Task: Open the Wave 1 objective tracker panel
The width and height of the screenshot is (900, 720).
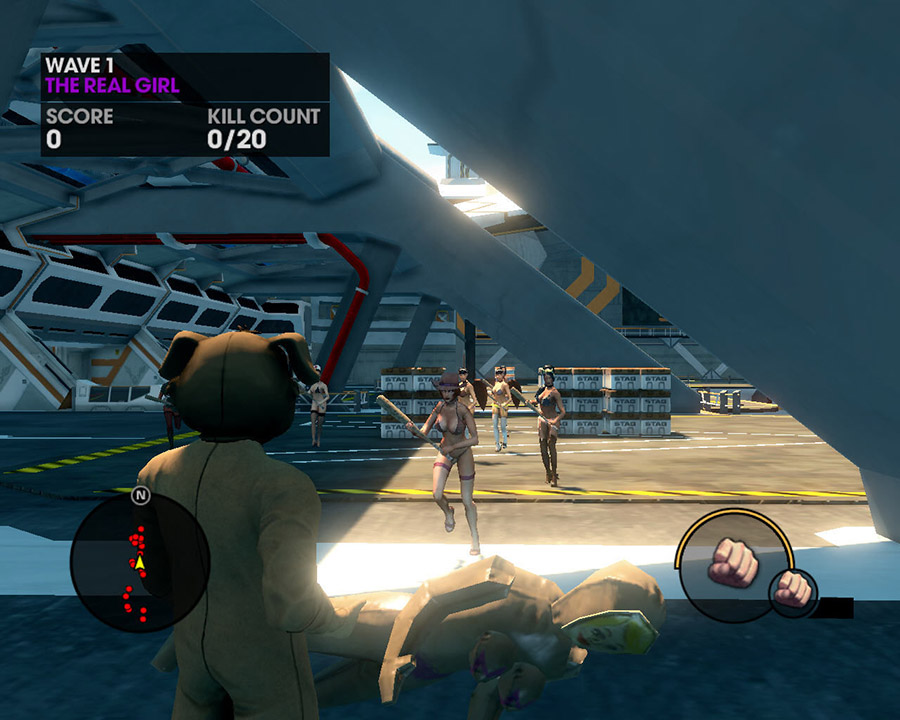Action: (185, 104)
